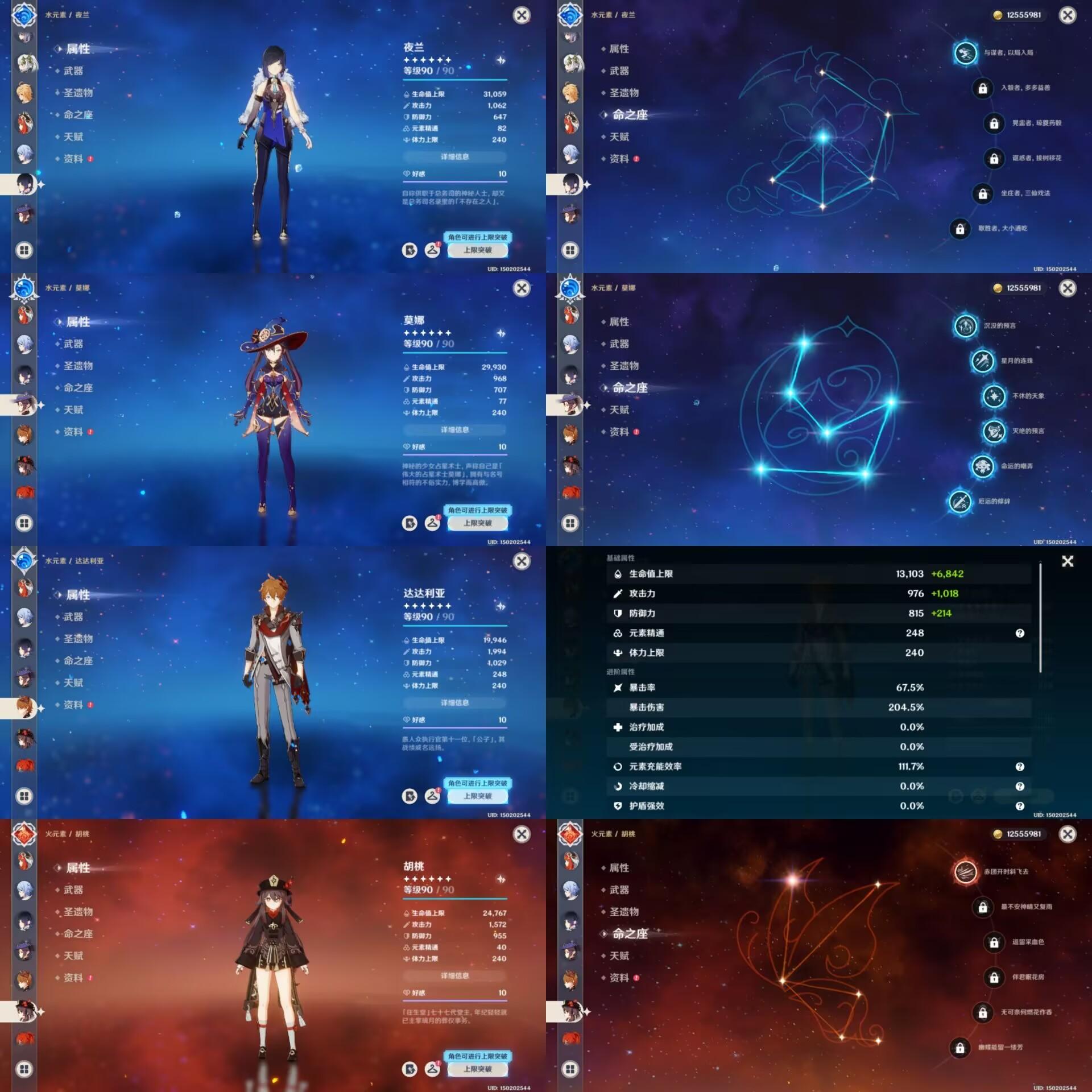Open 详细信息 on 达达利亚's attribute page

click(x=454, y=703)
